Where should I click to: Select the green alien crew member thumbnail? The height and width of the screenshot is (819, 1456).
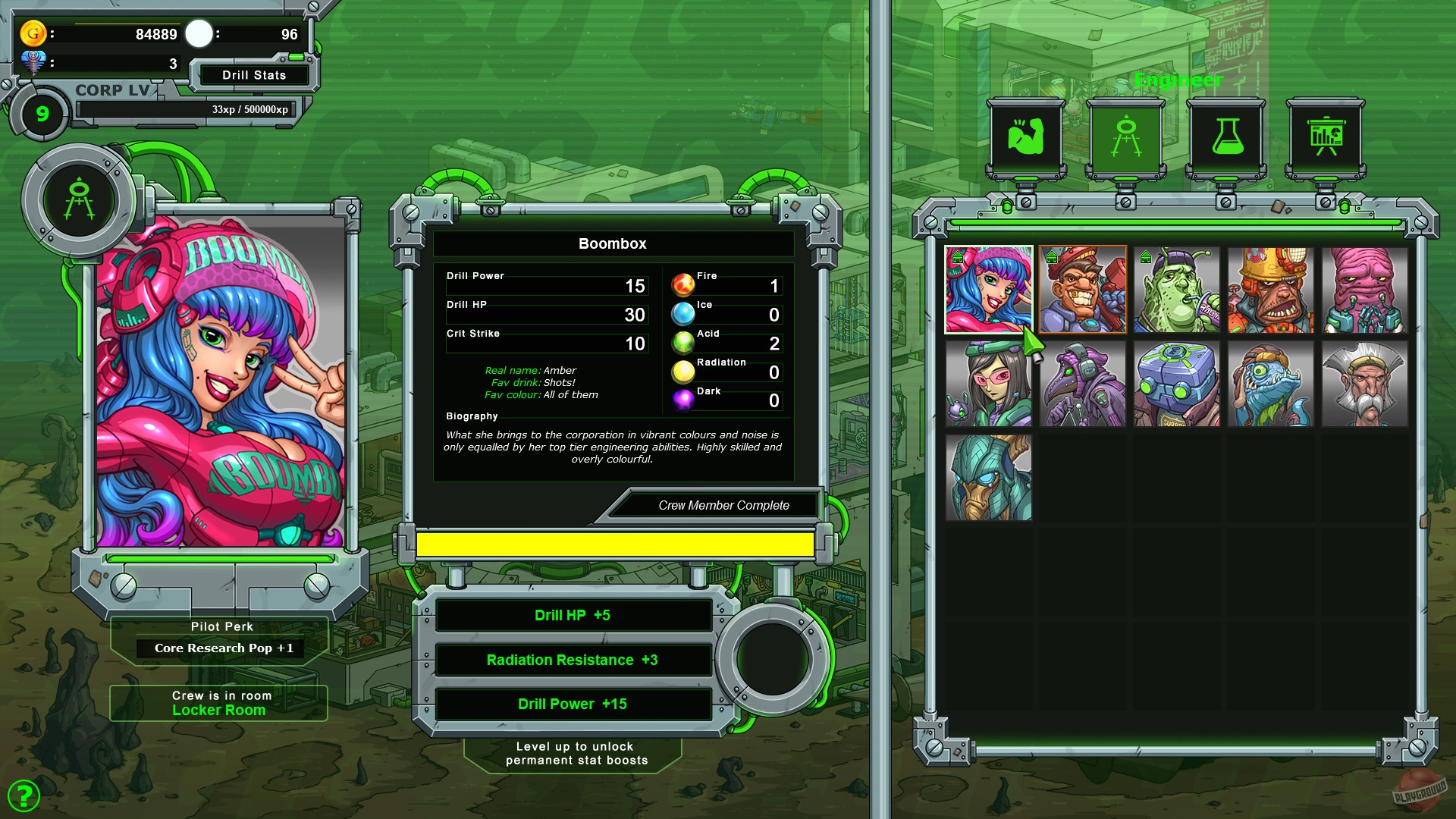click(x=1176, y=289)
